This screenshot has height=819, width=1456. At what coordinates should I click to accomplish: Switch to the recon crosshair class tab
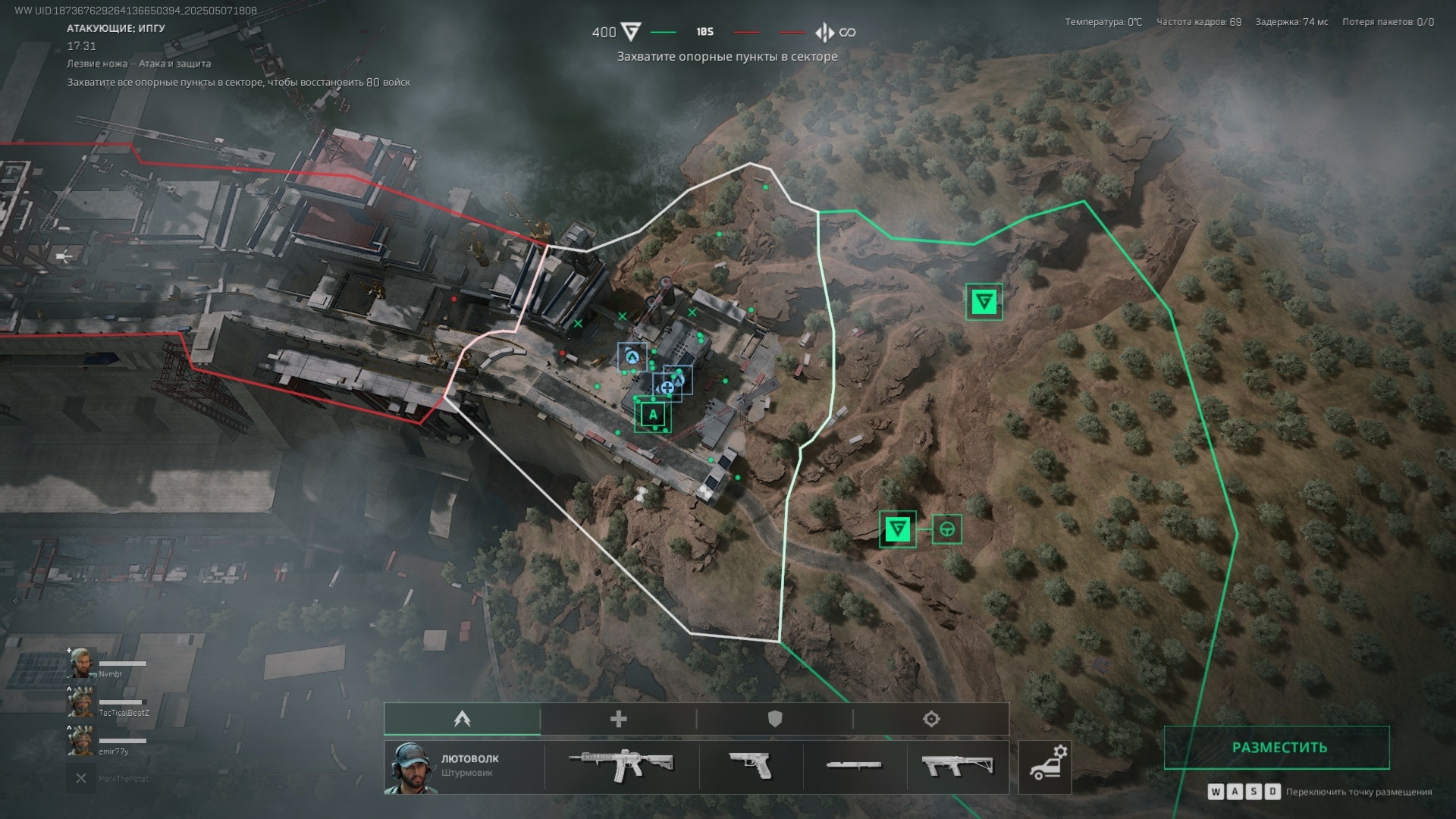[x=931, y=719]
